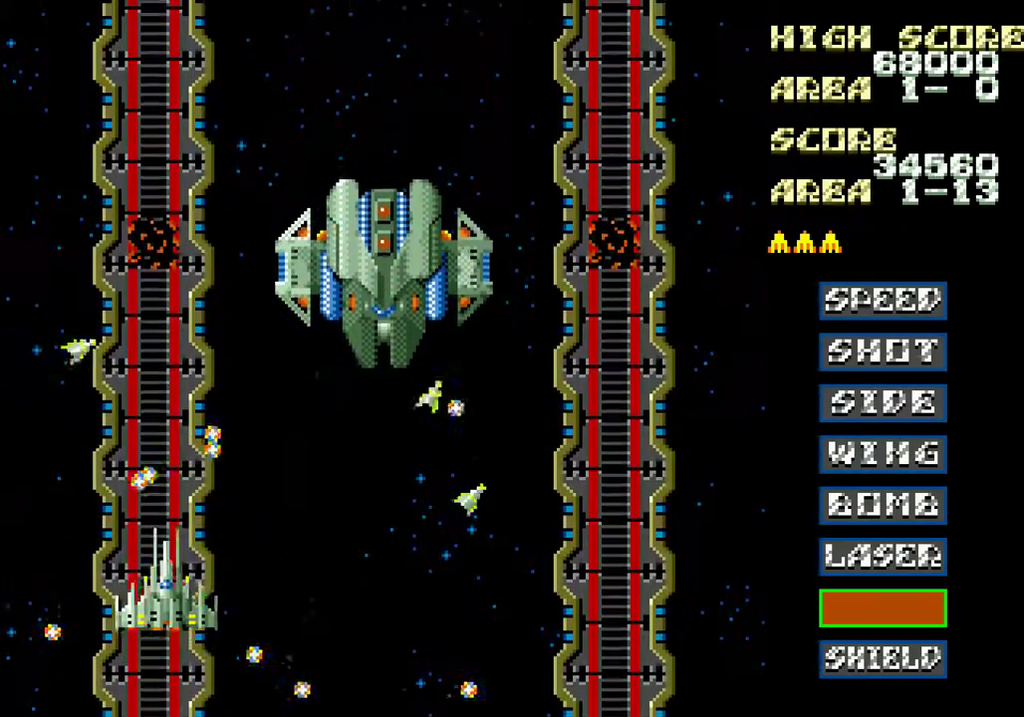Image resolution: width=1024 pixels, height=717 pixels.
Task: Choose the LASER power-up slot
Action: point(882,556)
